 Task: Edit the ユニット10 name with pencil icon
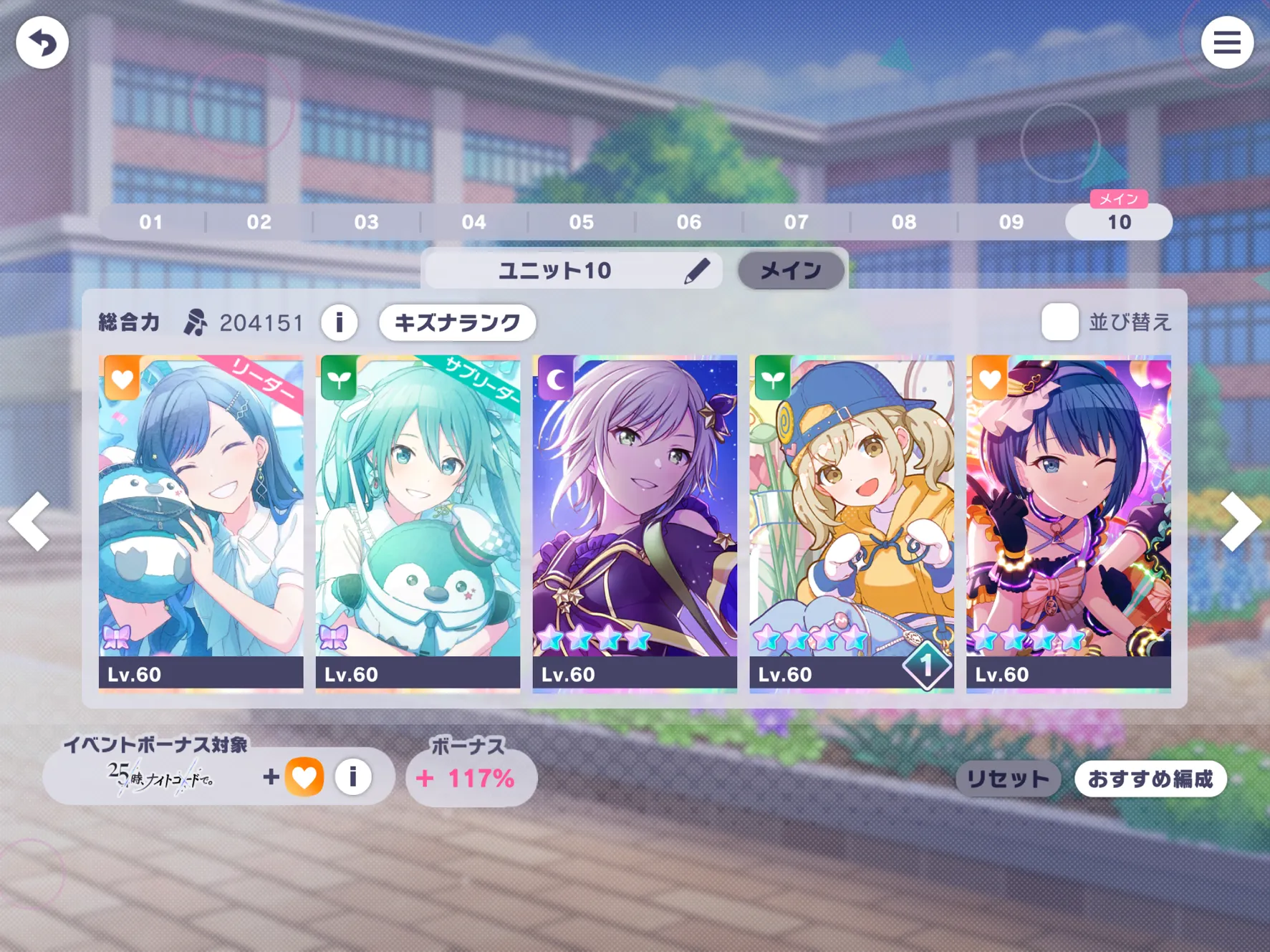point(696,271)
